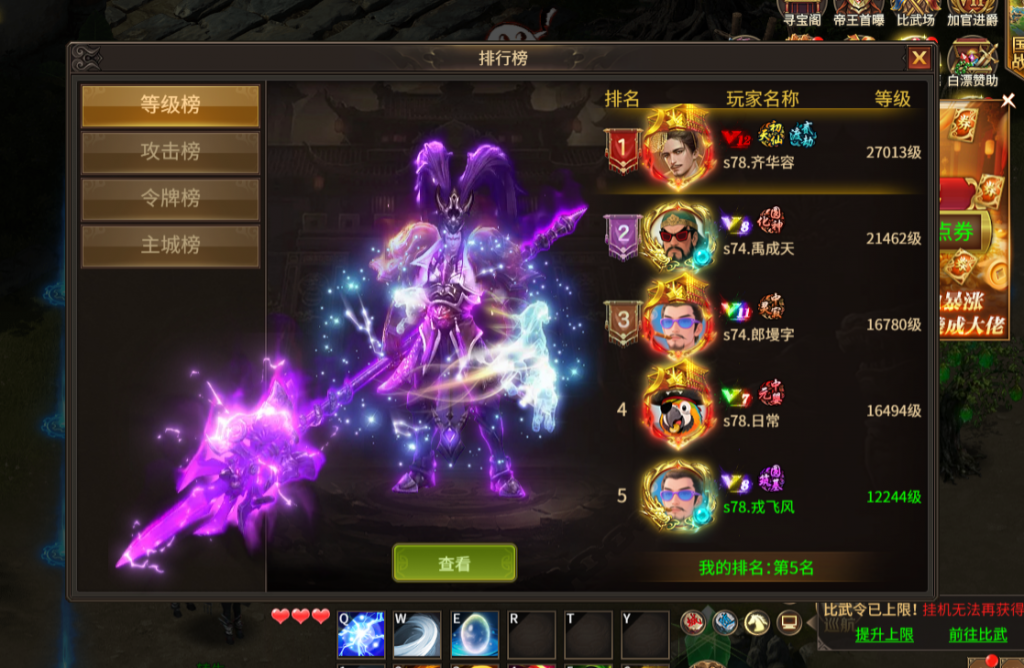Image resolution: width=1024 pixels, height=668 pixels.
Task: Pick rank 3 player s74.郎熳字
Action: [x=760, y=324]
